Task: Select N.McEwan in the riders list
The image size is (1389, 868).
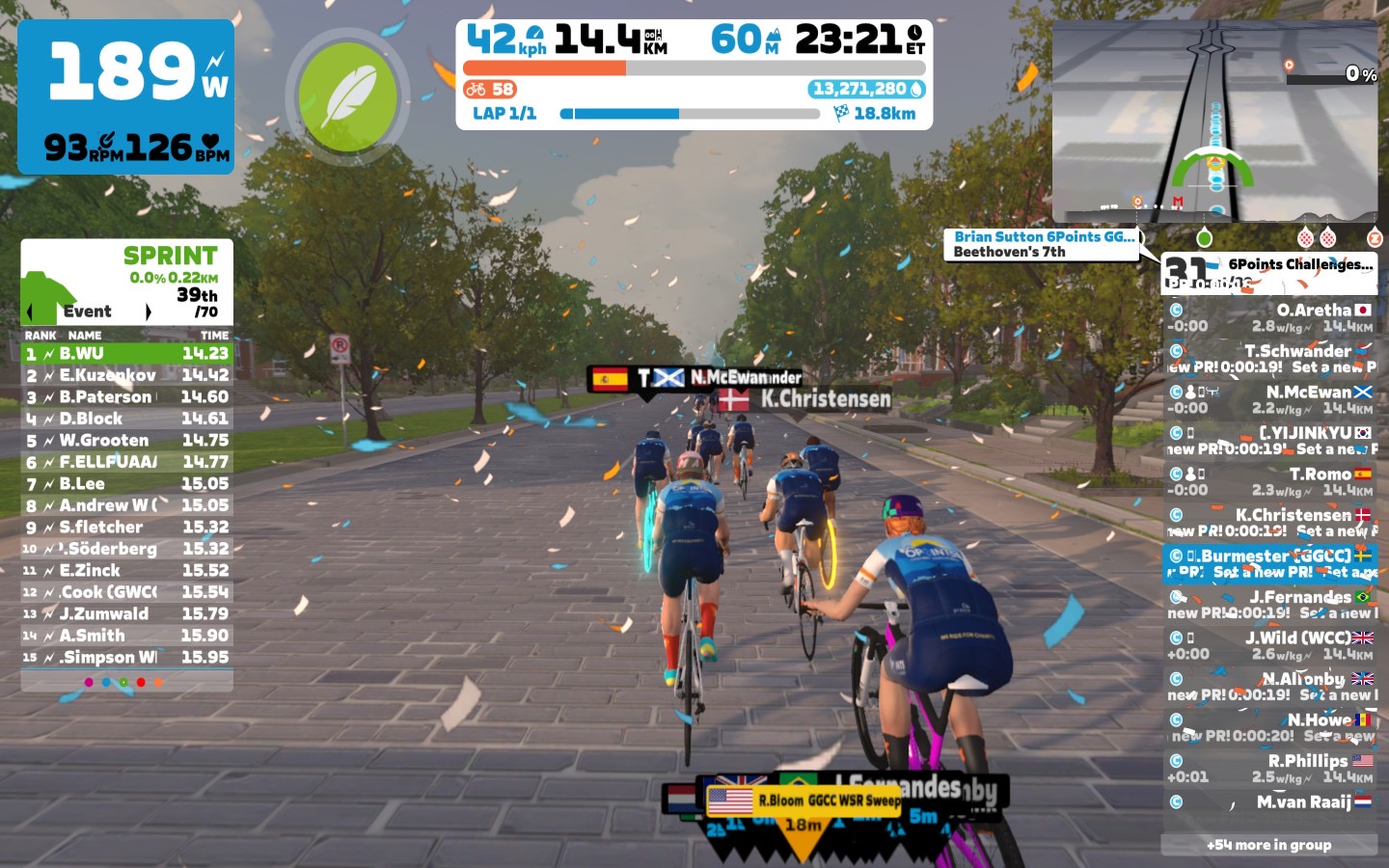Action: coord(1269,399)
